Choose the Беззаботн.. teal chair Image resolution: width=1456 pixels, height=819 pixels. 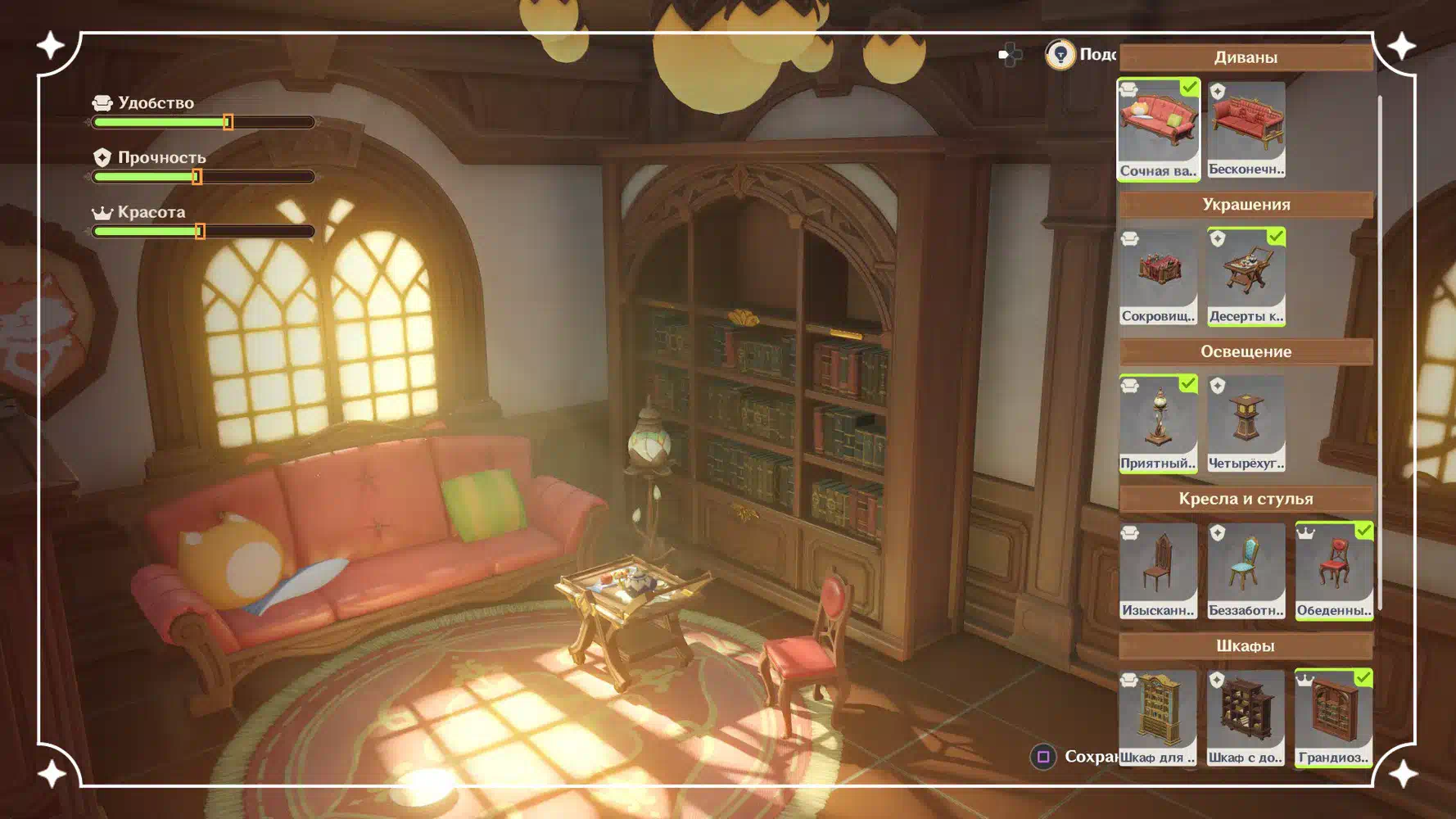[x=1246, y=571]
